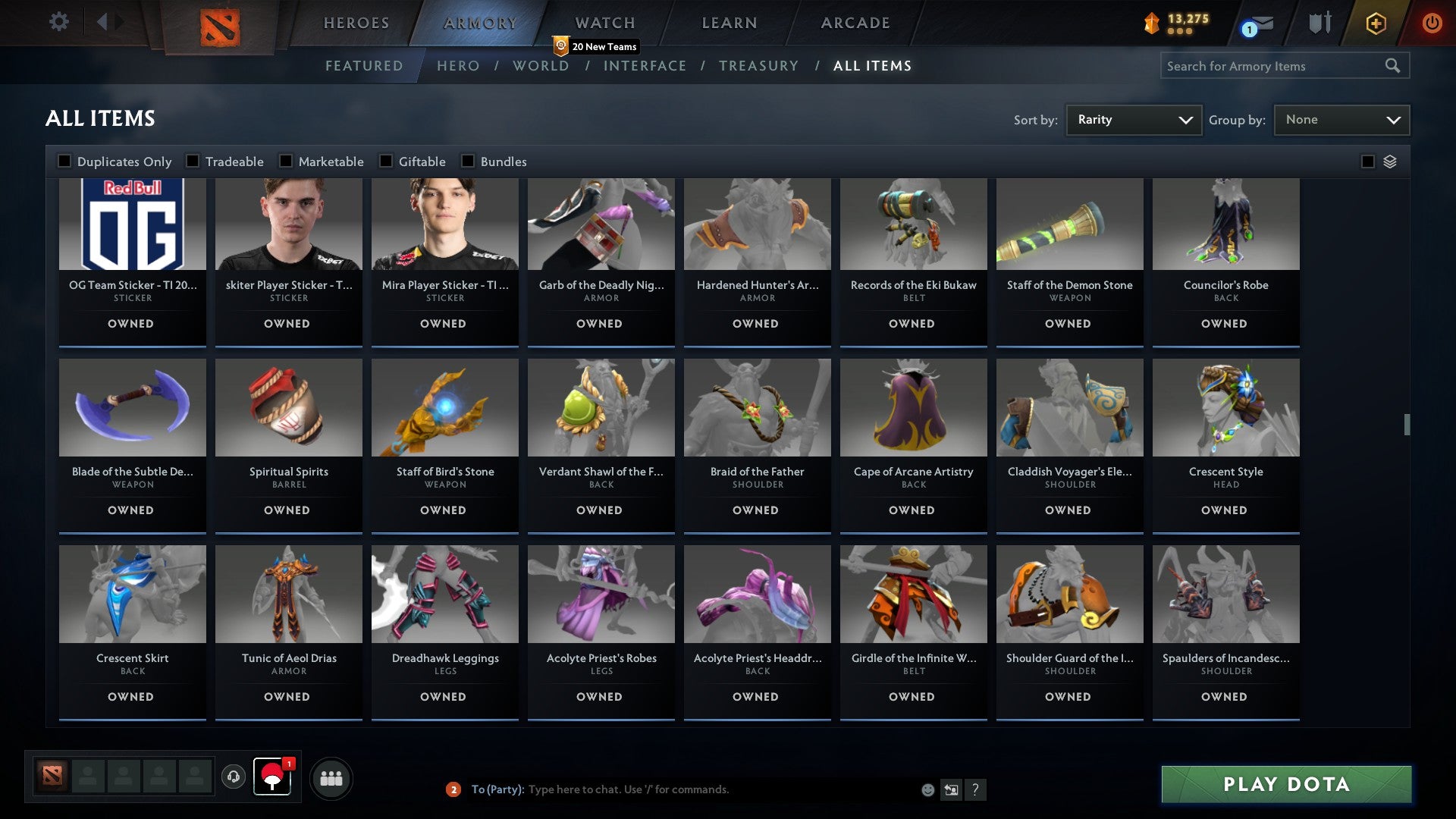Open the friends list icon near party slots

(x=331, y=777)
